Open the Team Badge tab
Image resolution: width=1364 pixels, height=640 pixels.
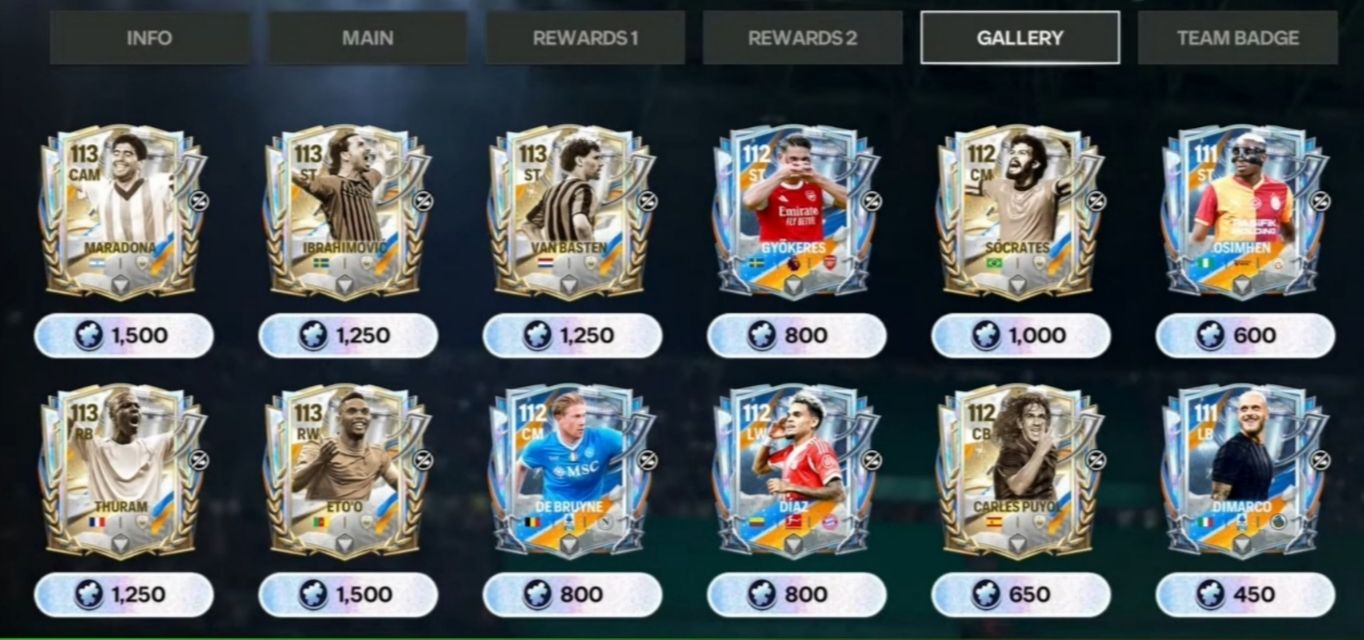click(x=1237, y=38)
